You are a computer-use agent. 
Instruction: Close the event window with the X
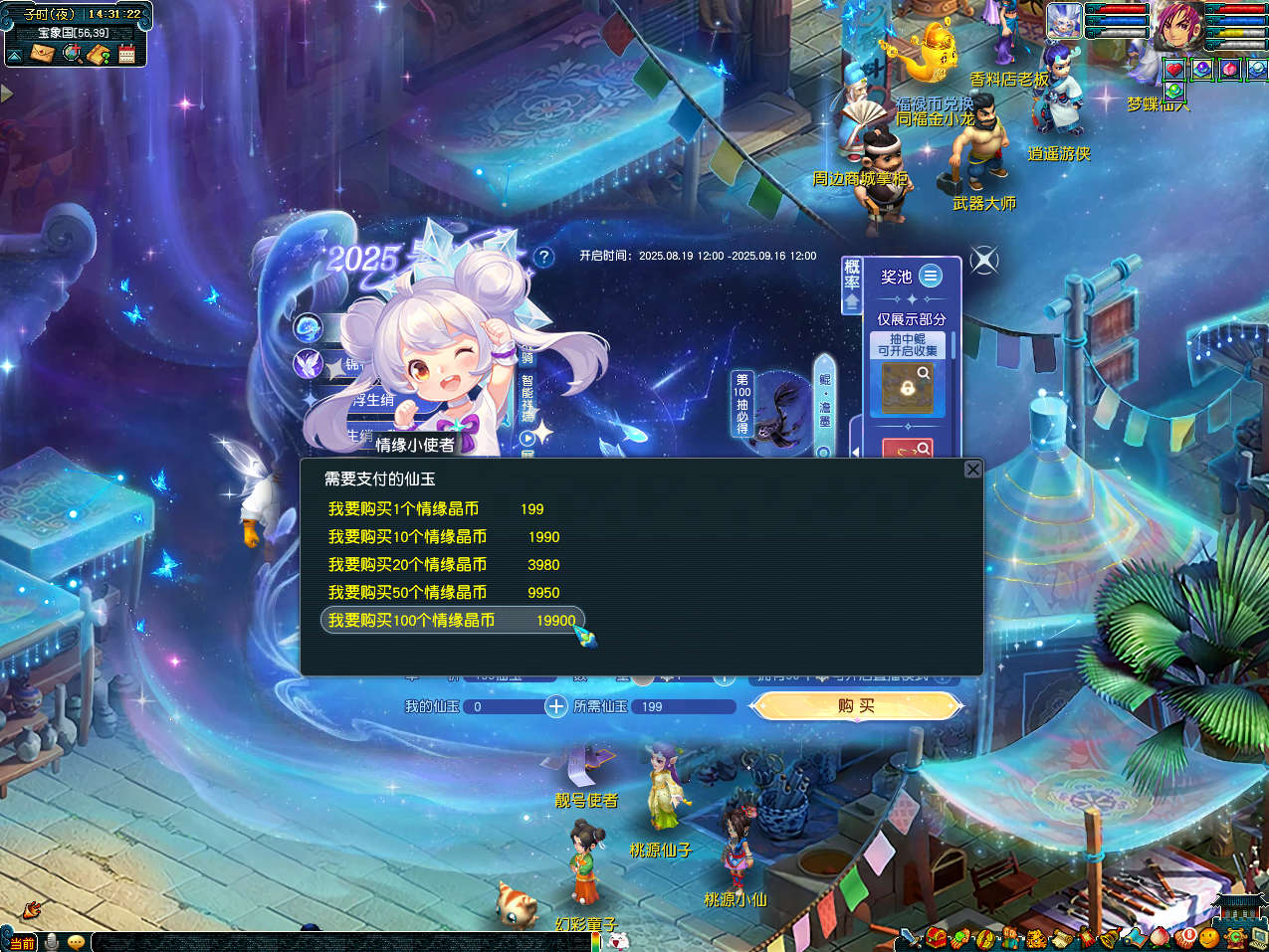pos(983,261)
